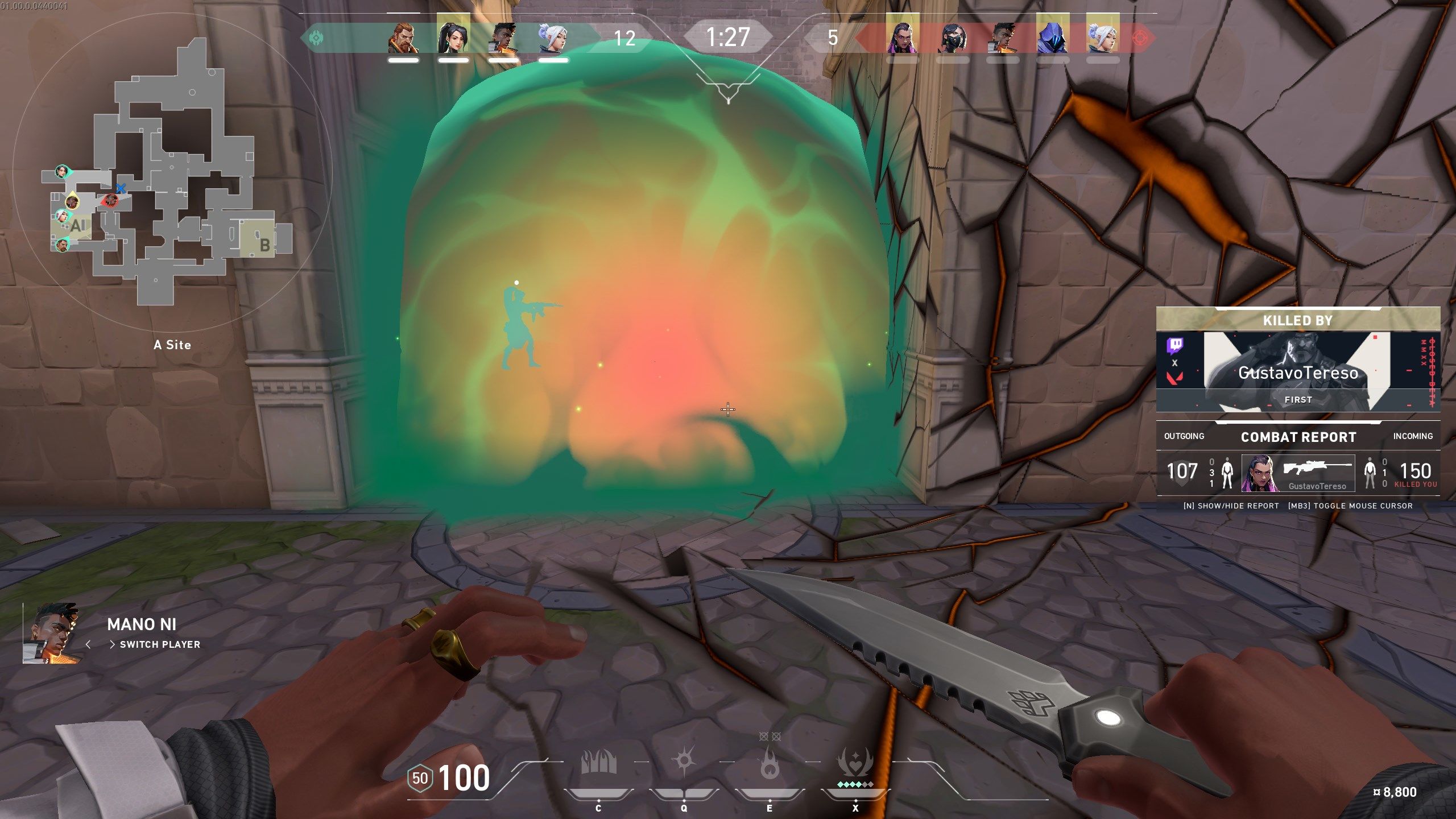Choose the red team's Jett portrait
This screenshot has width=1456, height=819.
(x=1103, y=38)
